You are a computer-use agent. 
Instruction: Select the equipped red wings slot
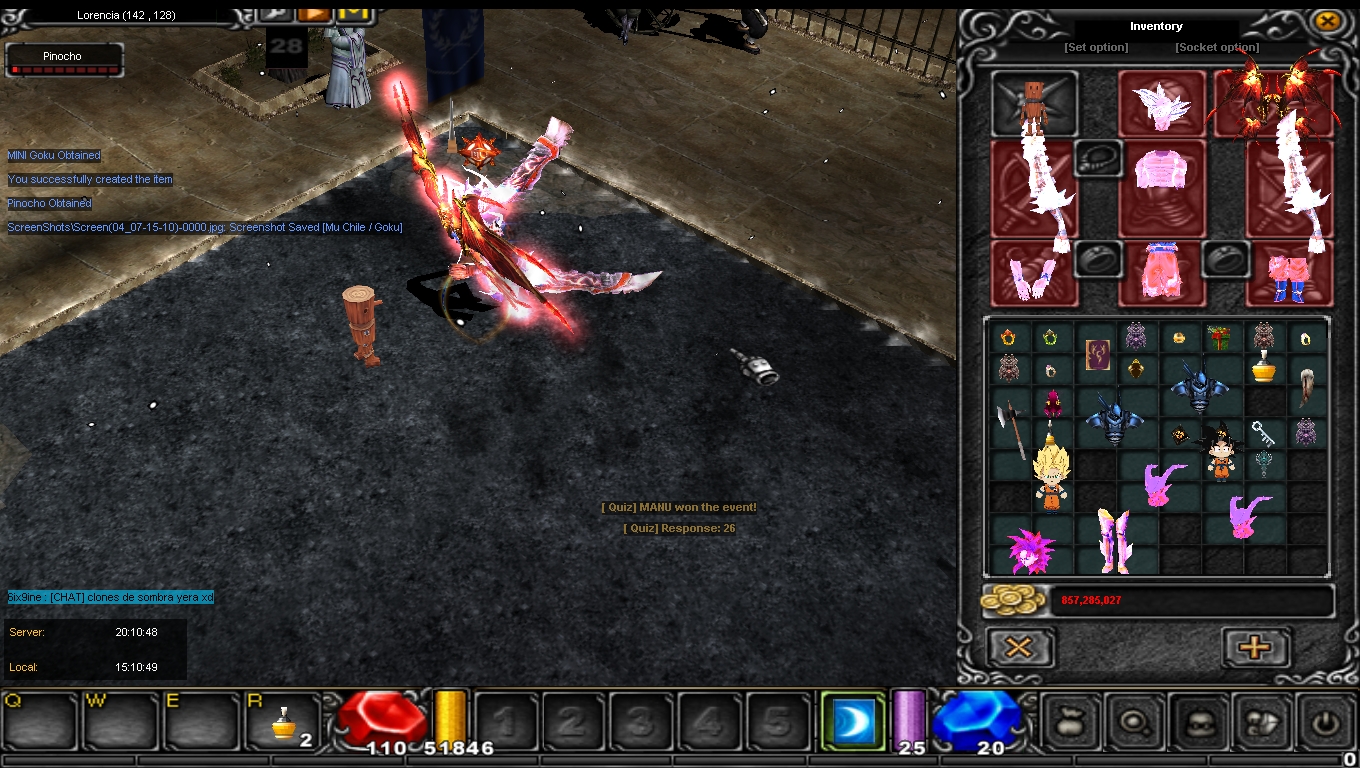(x=1274, y=102)
